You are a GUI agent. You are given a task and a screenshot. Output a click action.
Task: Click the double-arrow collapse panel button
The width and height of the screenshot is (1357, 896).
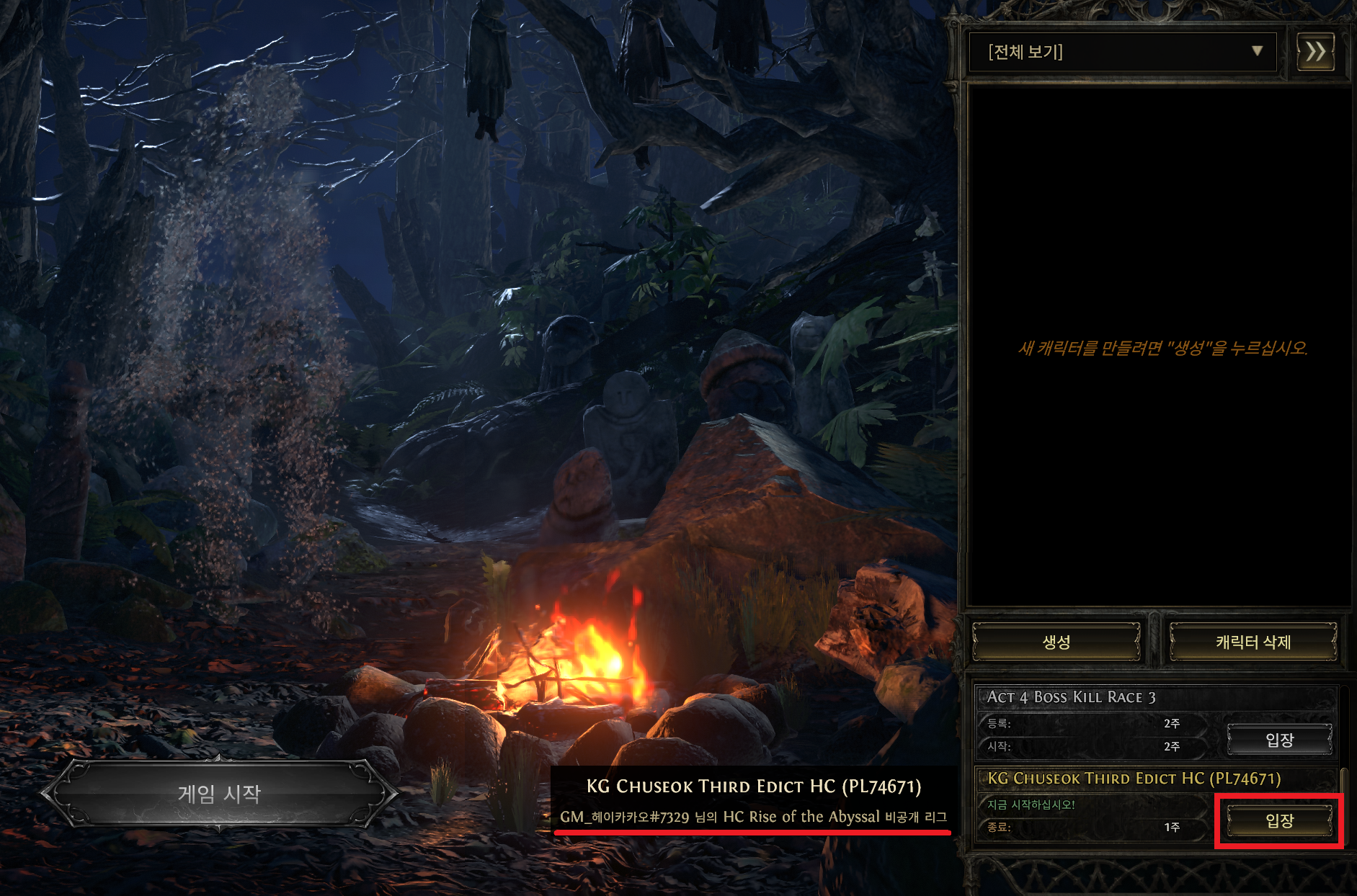point(1315,52)
